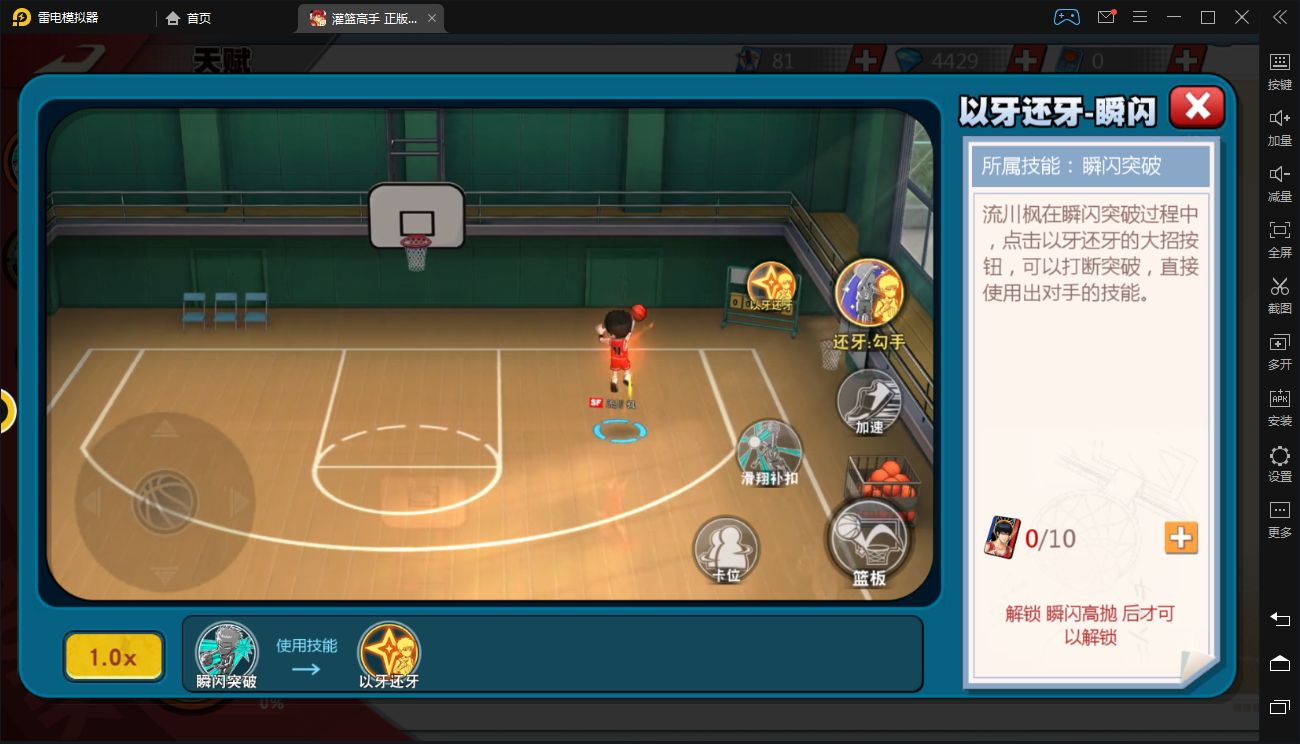This screenshot has width=1300, height=744.
Task: Install an APK via 安装 button
Action: point(1279,405)
